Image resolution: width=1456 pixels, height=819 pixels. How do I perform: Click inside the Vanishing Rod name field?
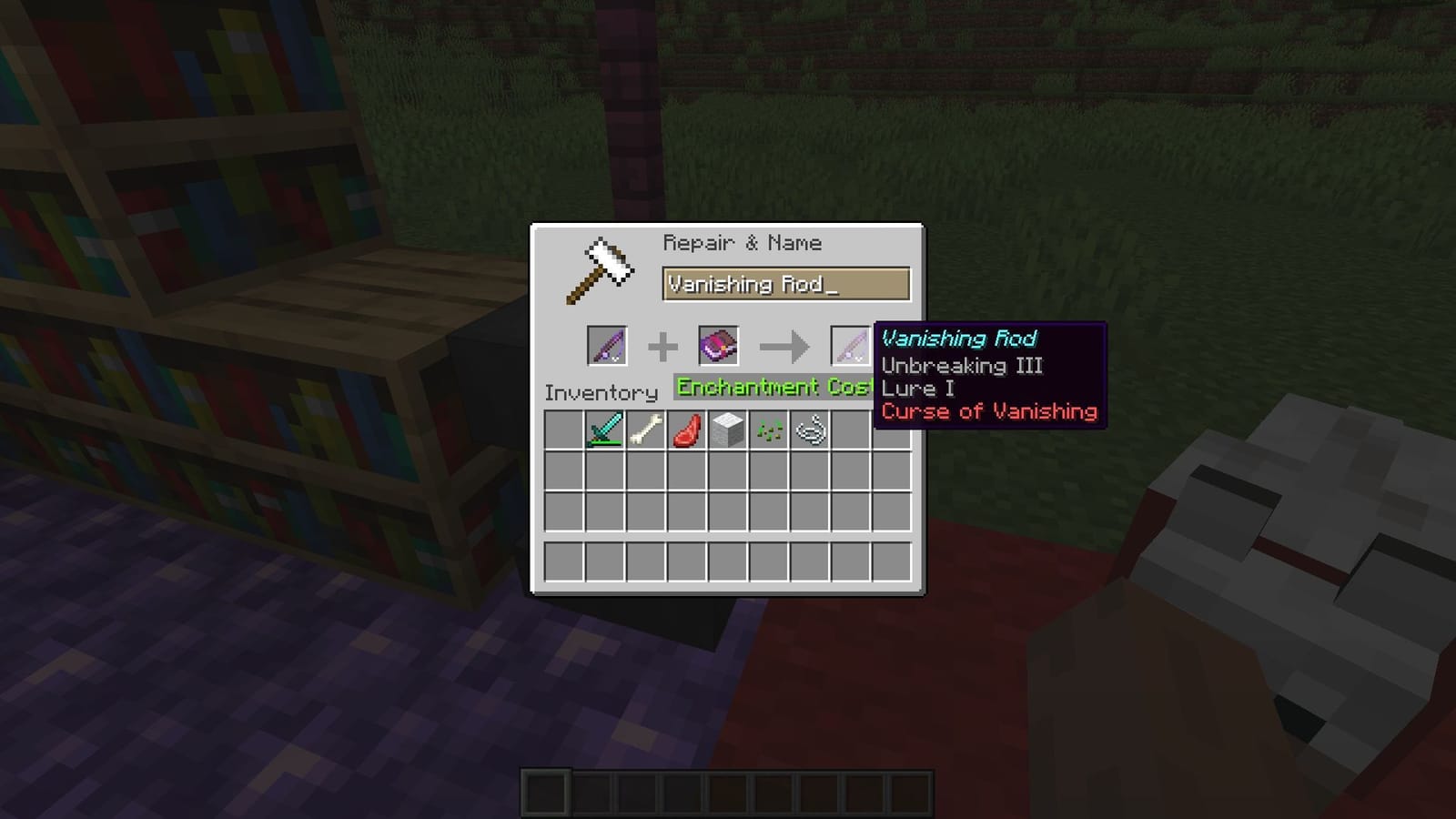tap(784, 283)
